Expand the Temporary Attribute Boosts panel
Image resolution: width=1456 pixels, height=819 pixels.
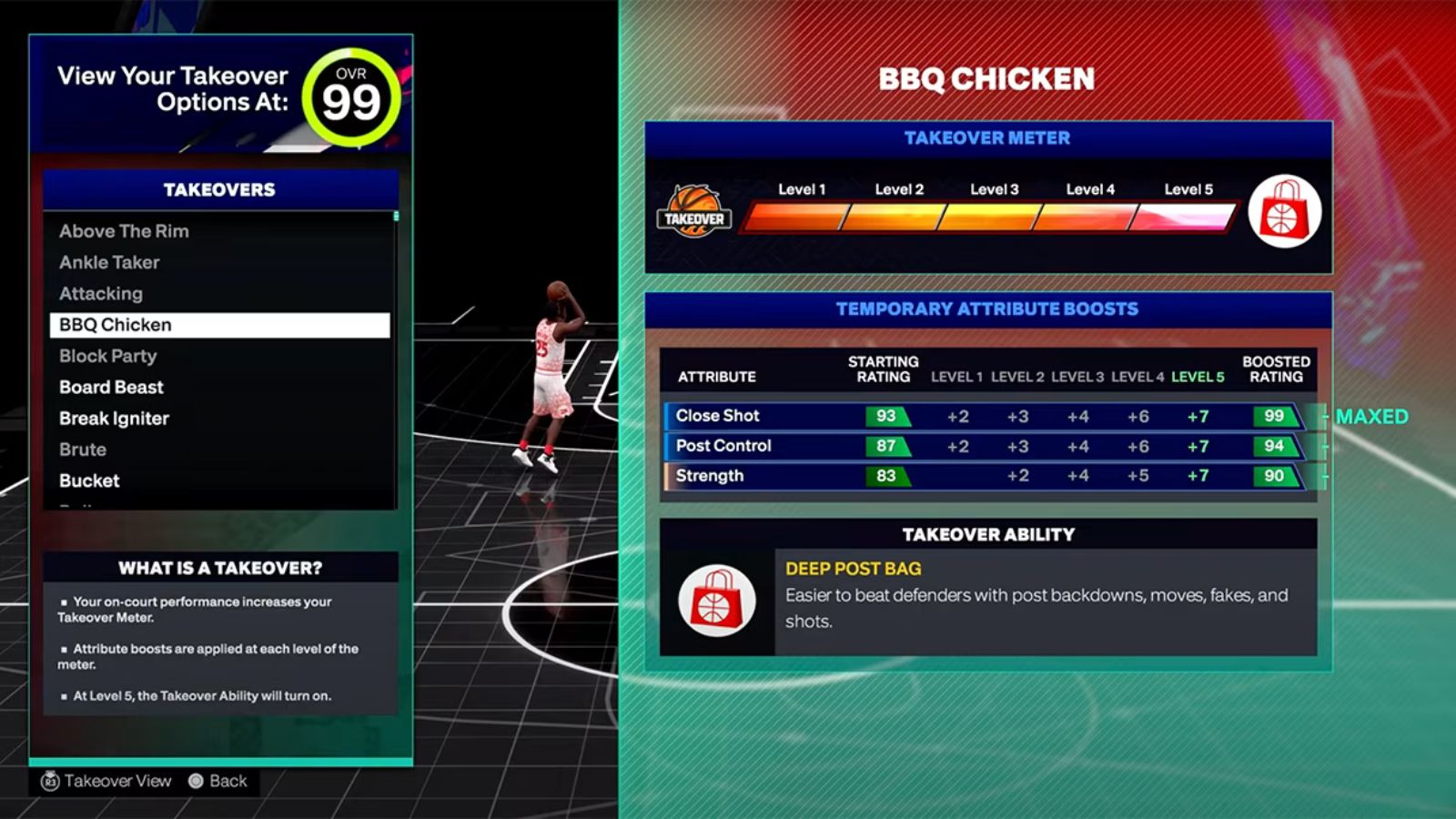click(x=987, y=308)
